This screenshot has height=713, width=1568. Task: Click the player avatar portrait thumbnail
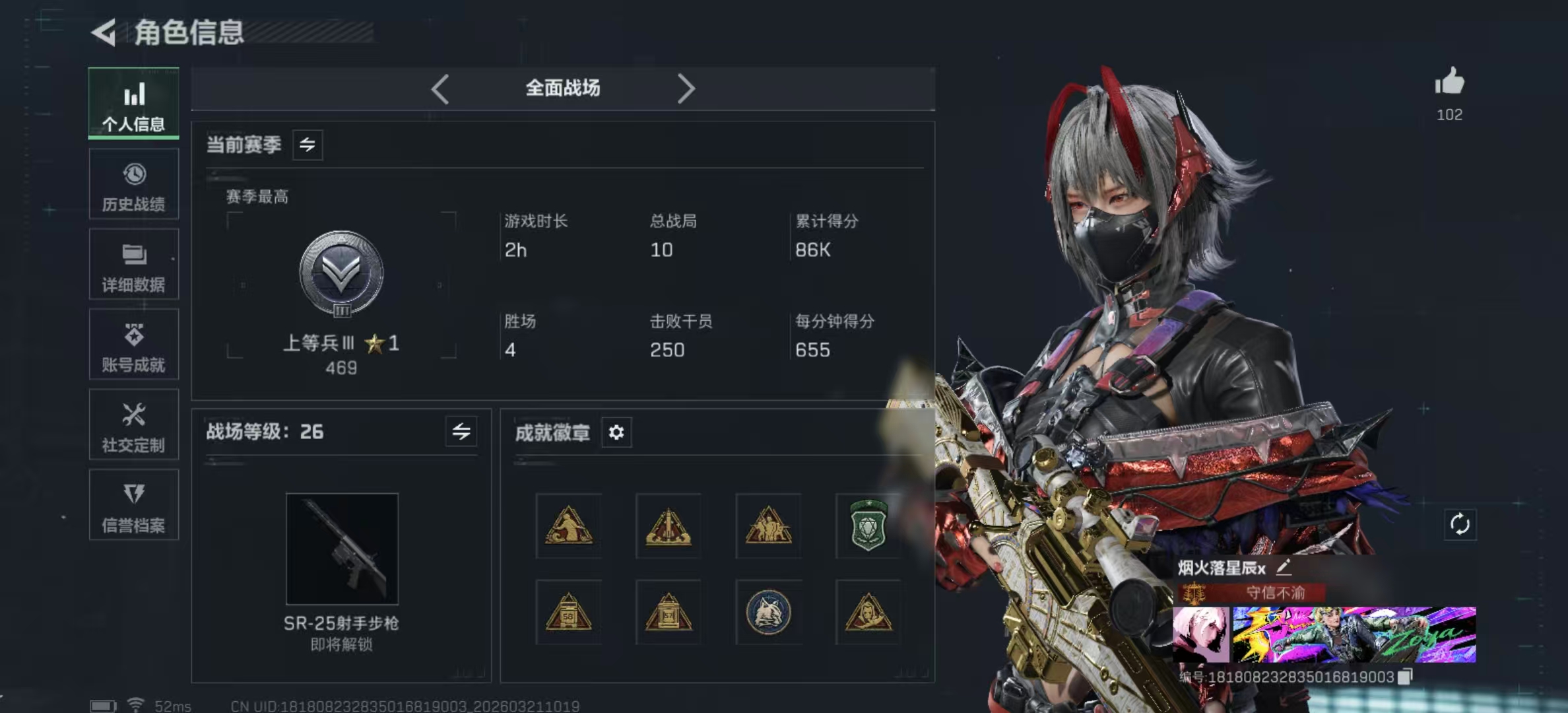(x=1201, y=634)
